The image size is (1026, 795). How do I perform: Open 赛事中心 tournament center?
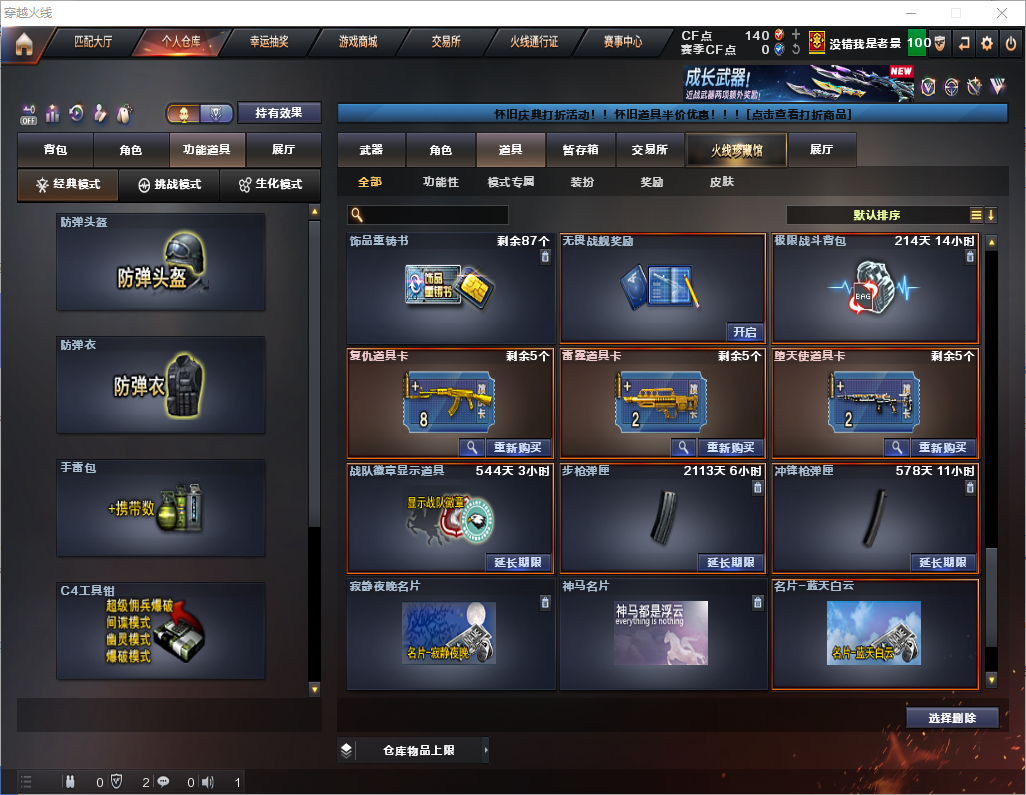(622, 43)
